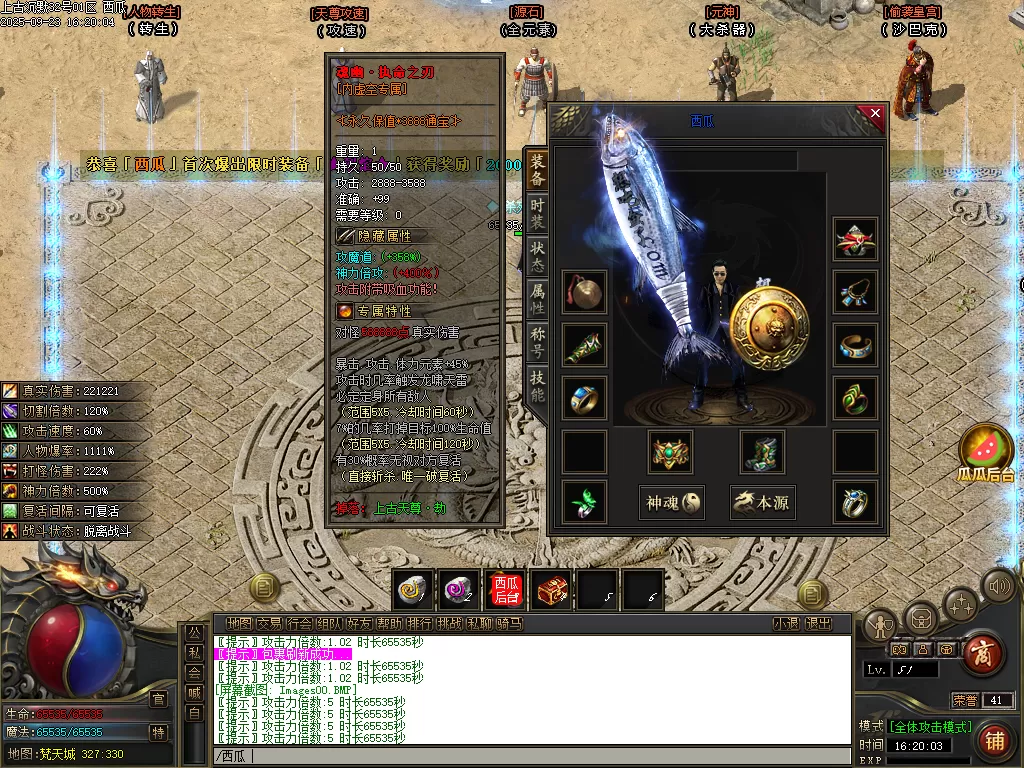1024x768 pixels.
Task: Click the 本源 dragon button
Action: pos(762,503)
